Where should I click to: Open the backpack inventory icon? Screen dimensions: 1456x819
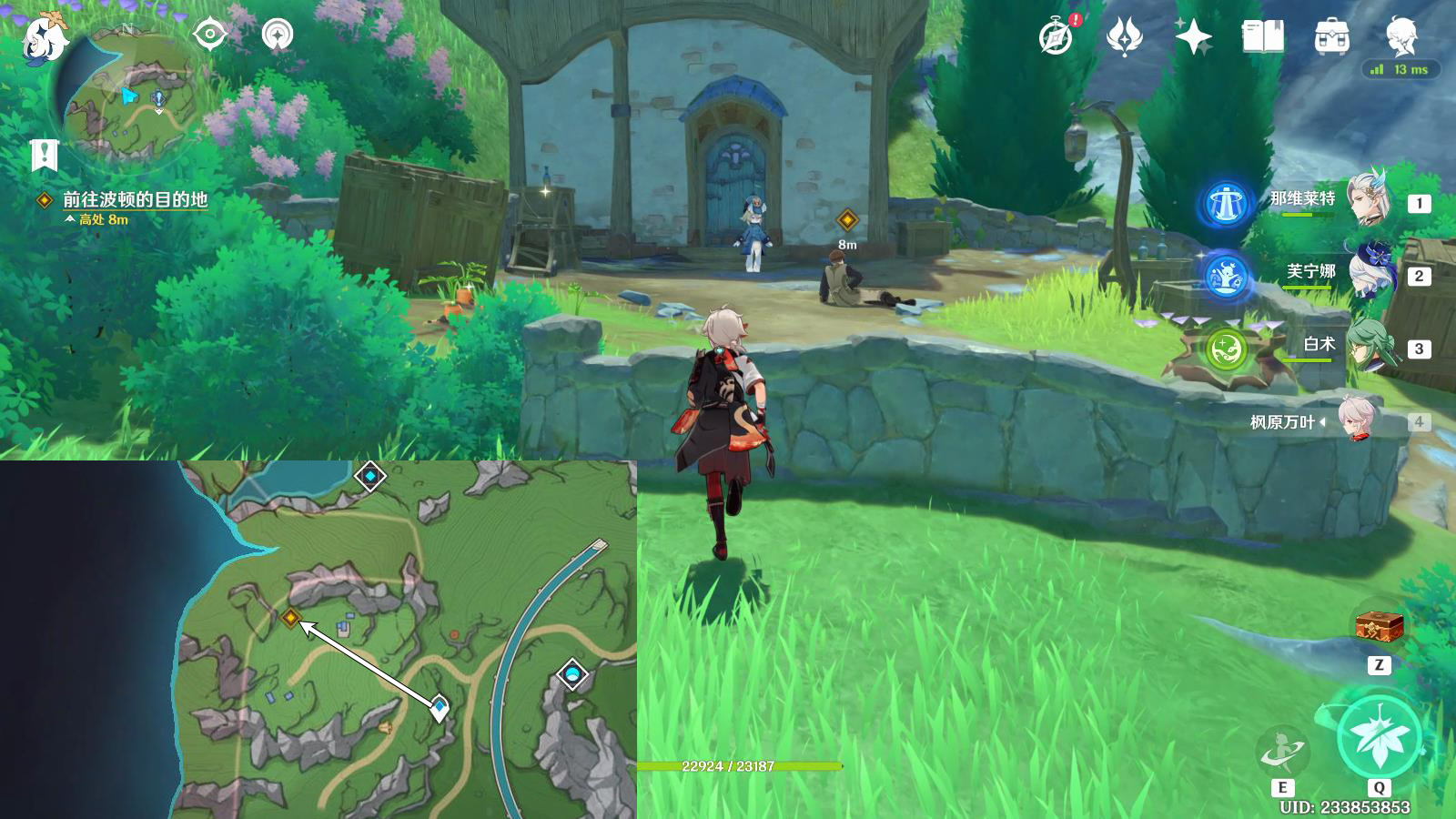click(1331, 37)
